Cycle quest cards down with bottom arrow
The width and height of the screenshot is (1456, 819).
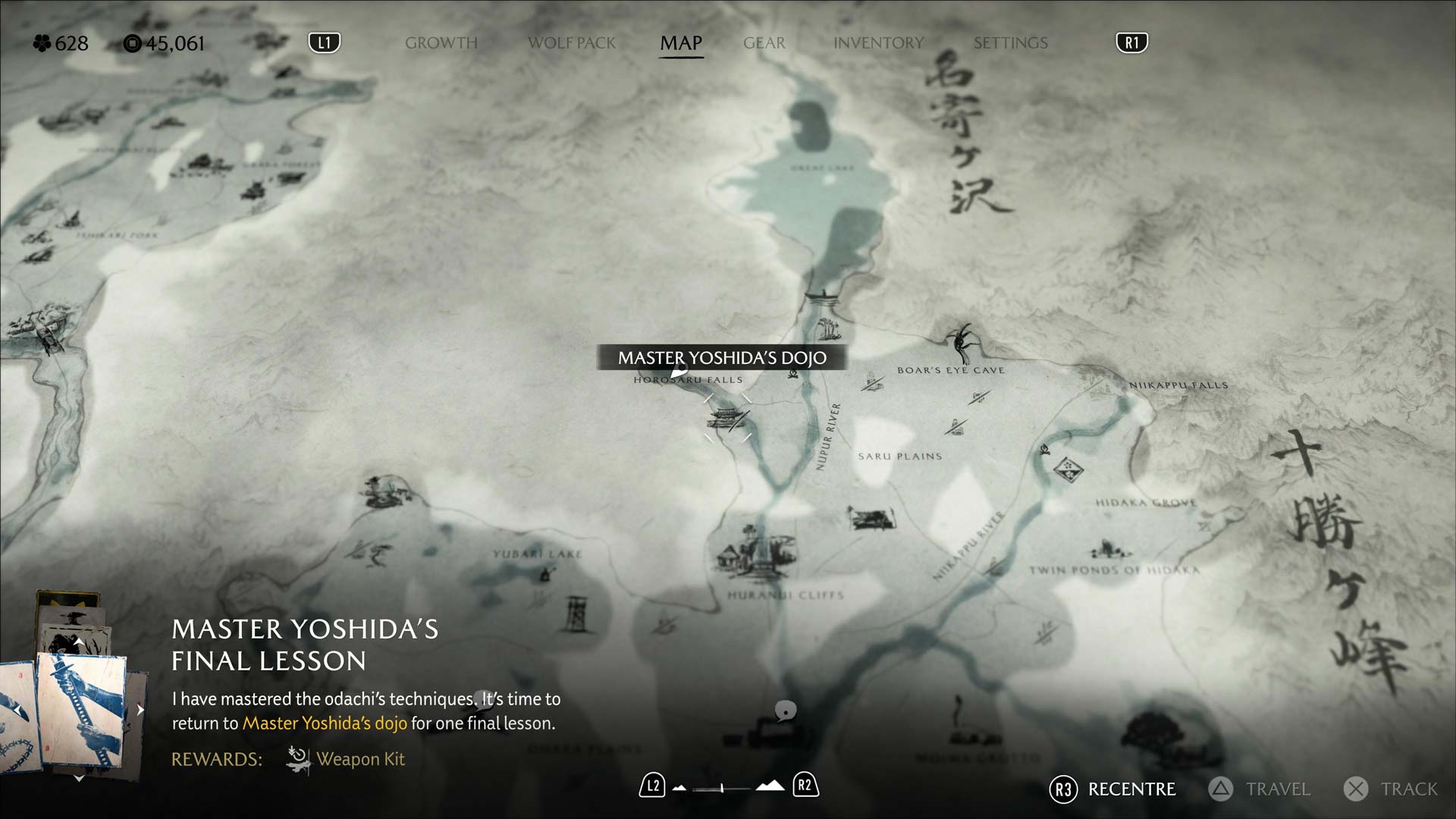click(79, 778)
